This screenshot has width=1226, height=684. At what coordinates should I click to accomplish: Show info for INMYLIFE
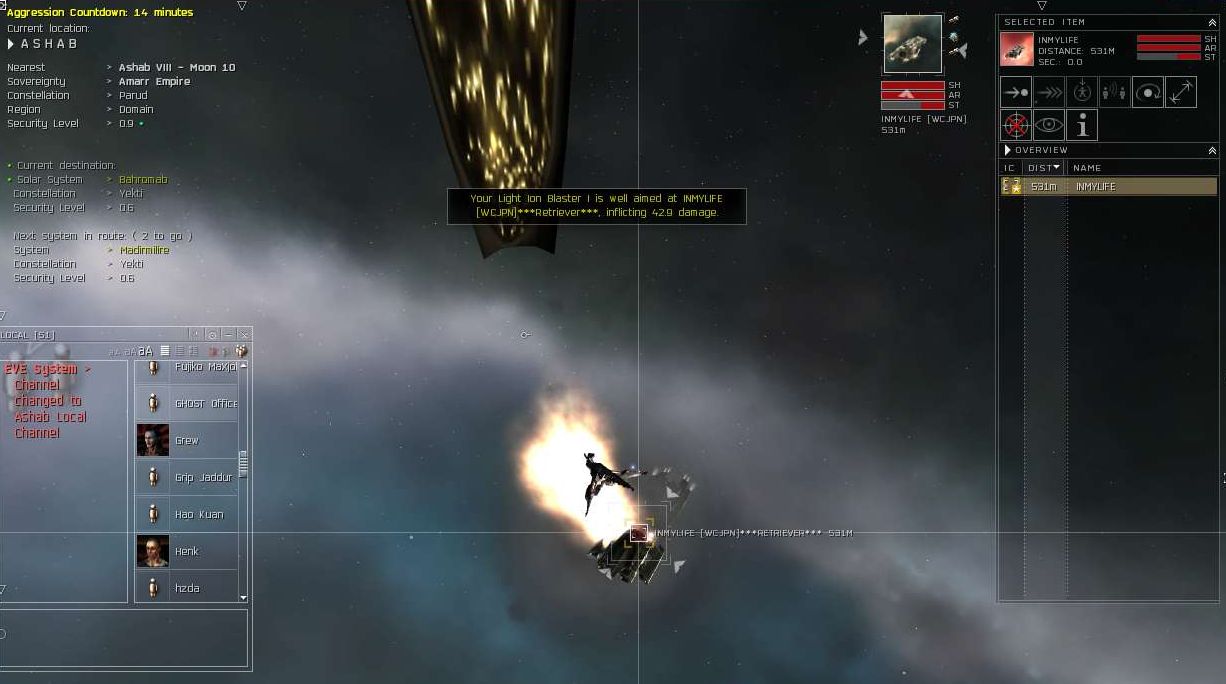1081,125
